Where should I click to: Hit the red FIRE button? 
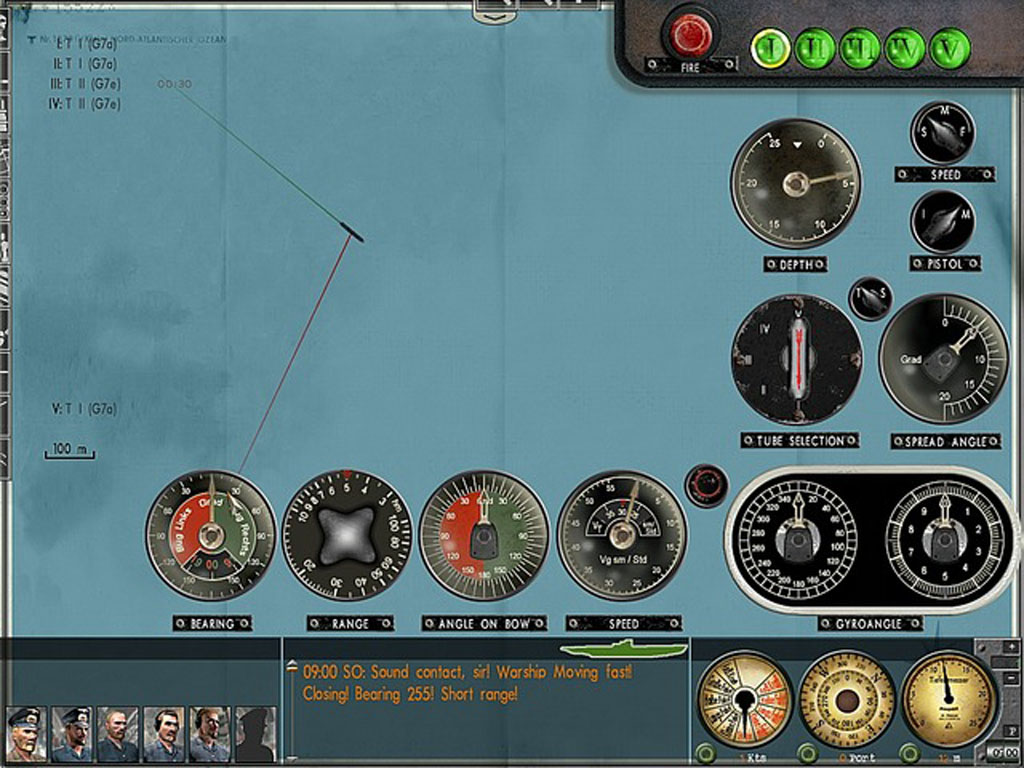tap(690, 35)
